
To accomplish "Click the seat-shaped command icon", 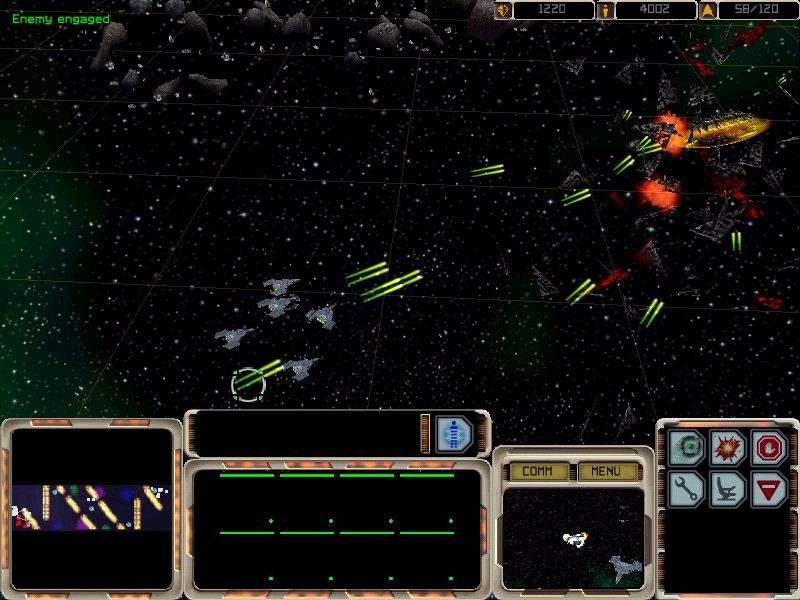I will (x=728, y=488).
